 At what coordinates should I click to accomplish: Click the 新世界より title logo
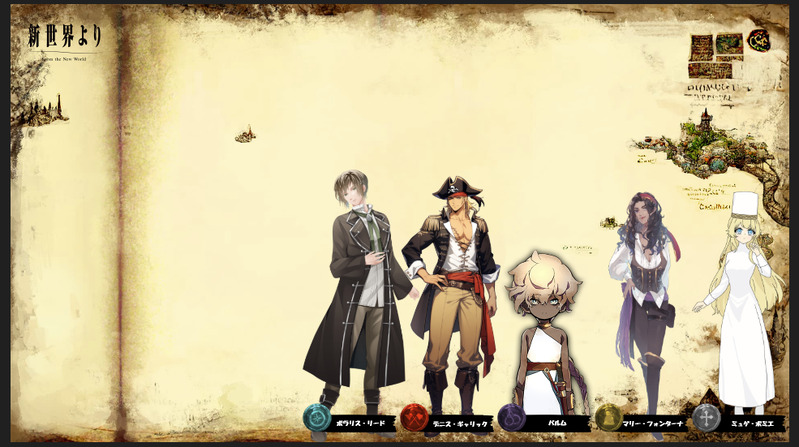pos(65,39)
